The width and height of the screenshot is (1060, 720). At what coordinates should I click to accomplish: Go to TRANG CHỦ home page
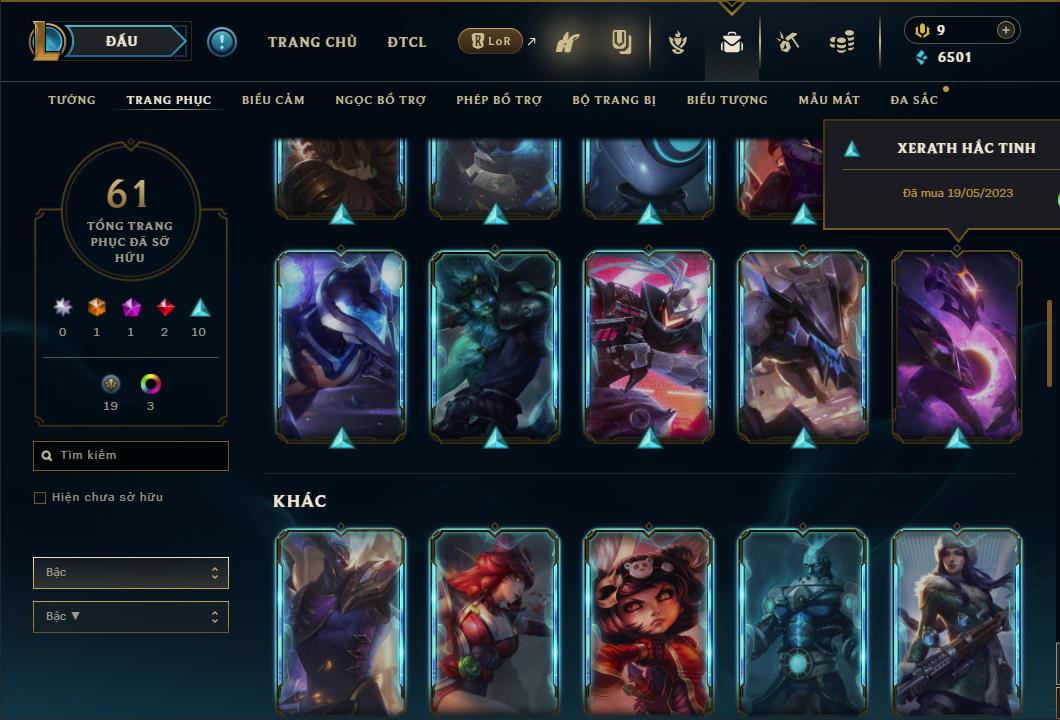coord(312,42)
